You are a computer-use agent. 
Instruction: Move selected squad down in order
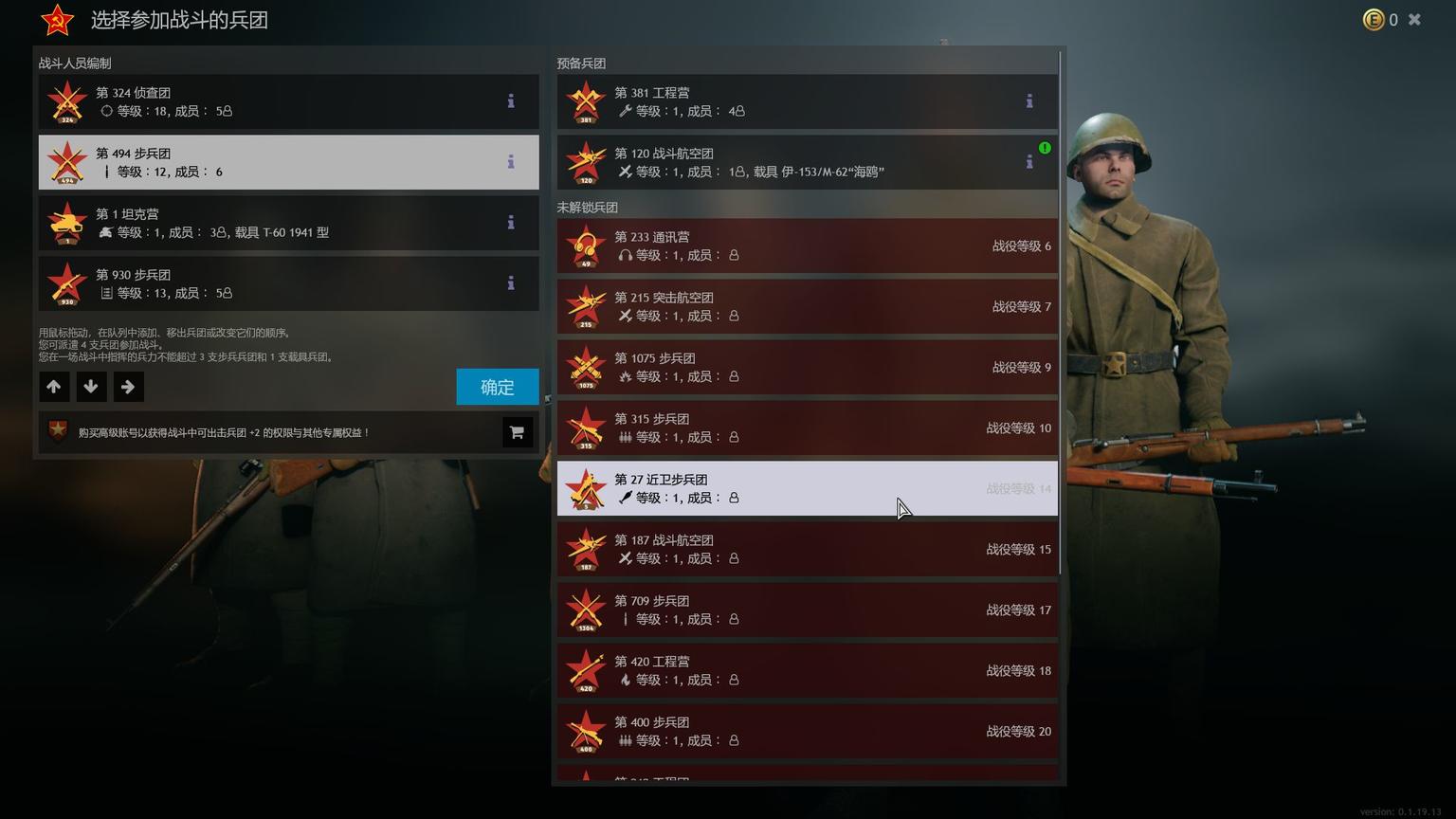91,387
